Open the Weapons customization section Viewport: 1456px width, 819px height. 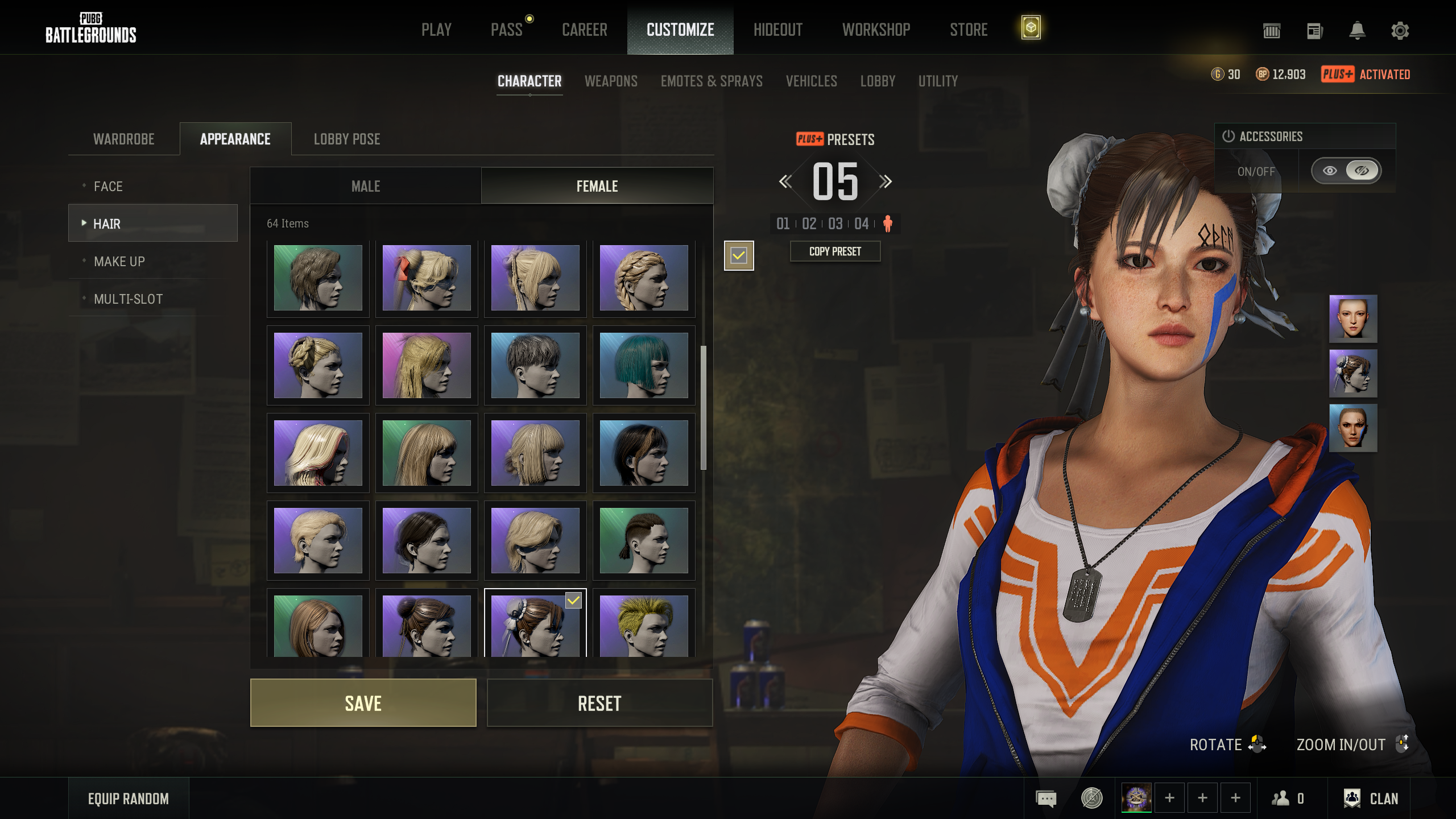click(611, 81)
